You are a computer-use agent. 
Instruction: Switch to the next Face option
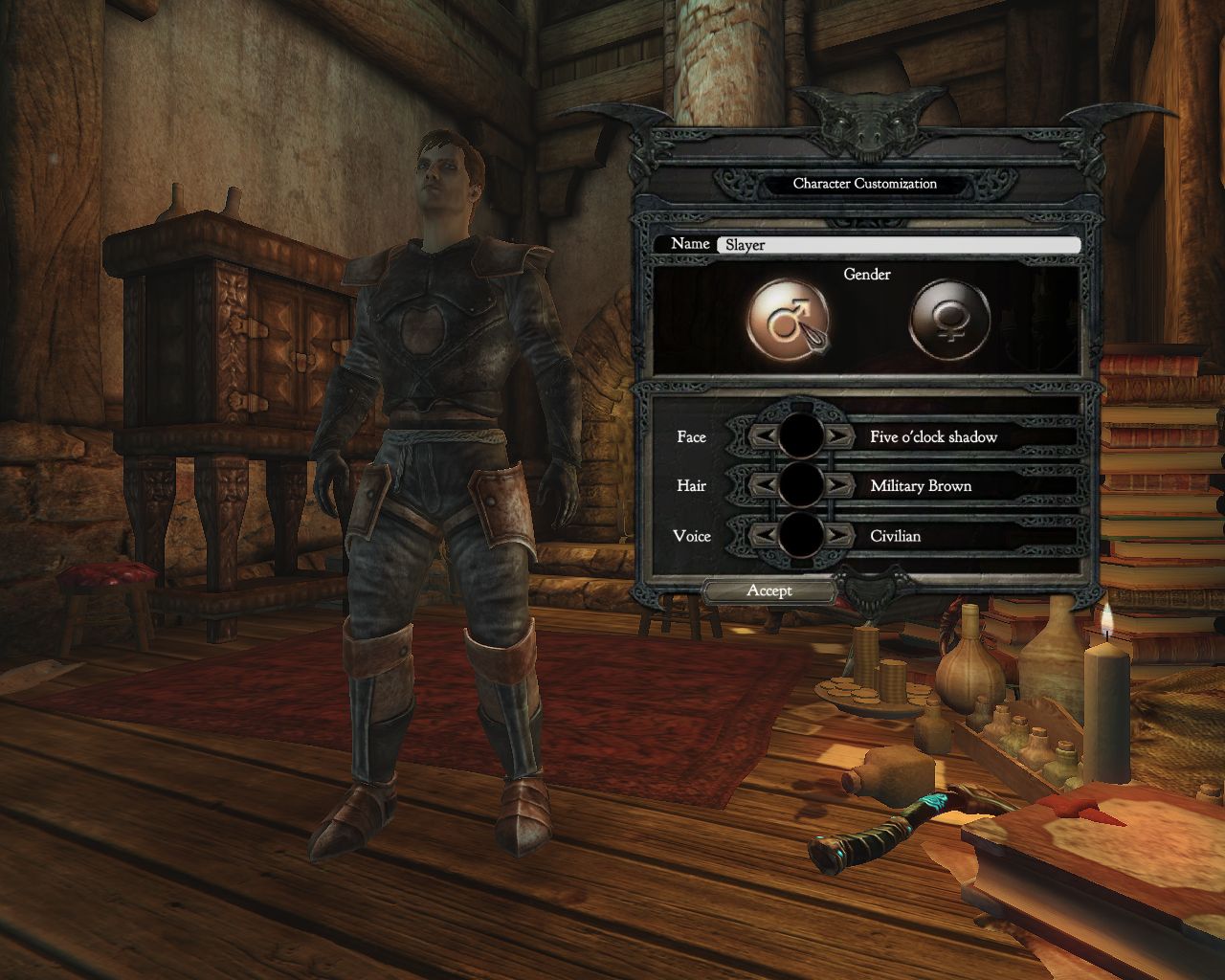pyautogui.click(x=837, y=436)
